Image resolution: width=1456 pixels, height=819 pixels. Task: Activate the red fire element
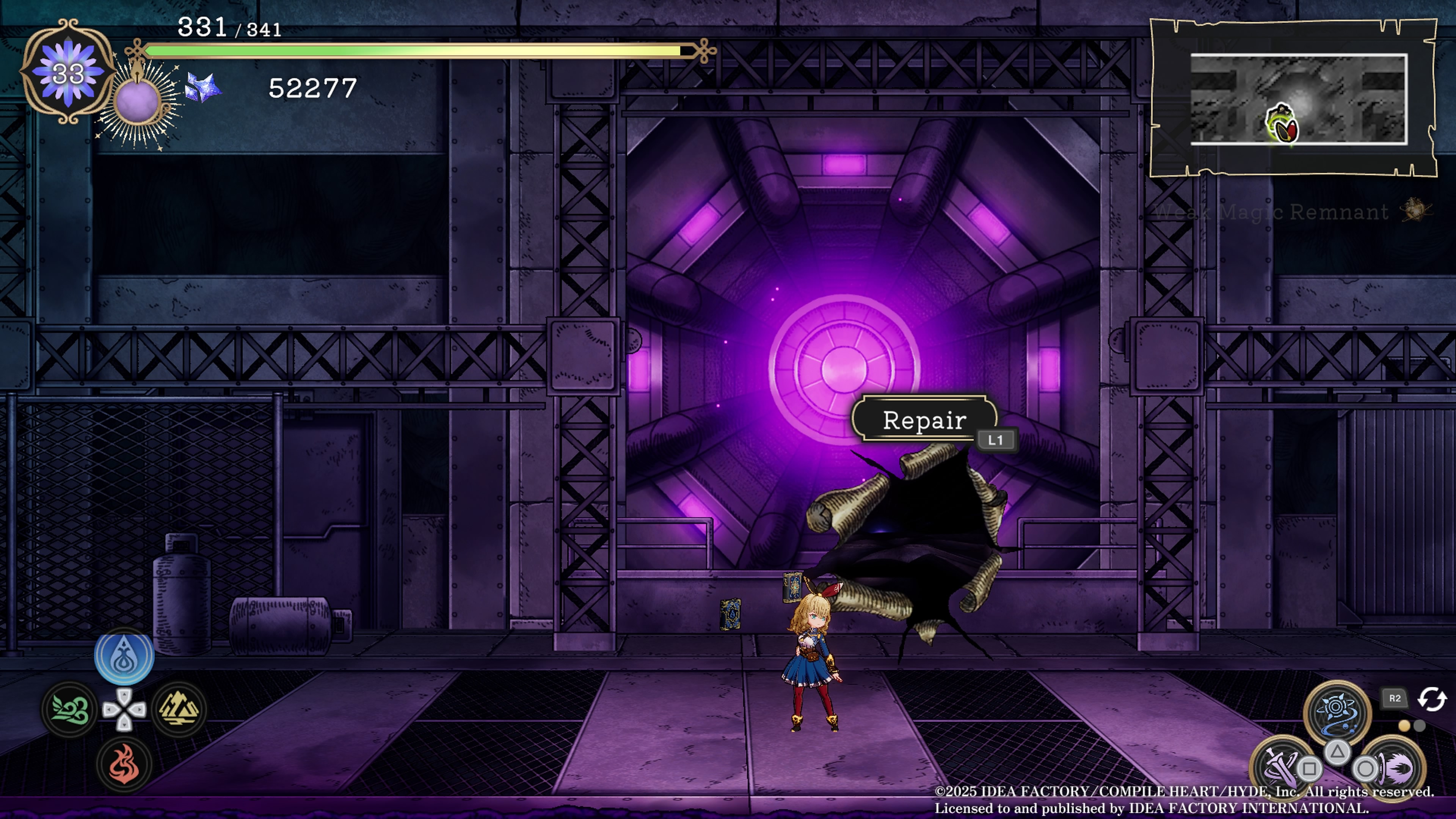pos(124,764)
